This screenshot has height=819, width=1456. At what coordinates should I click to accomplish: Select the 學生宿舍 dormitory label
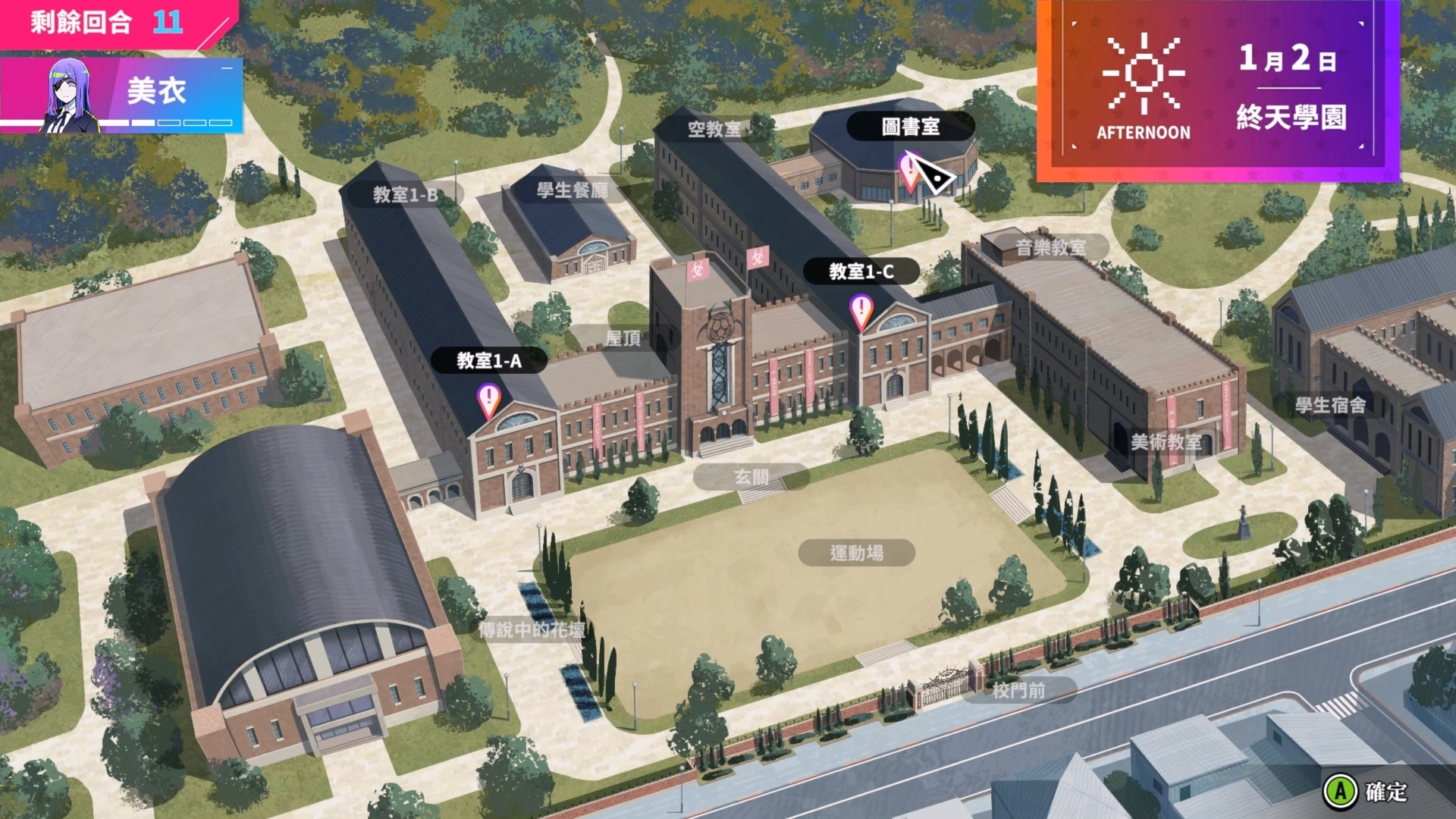point(1330,405)
